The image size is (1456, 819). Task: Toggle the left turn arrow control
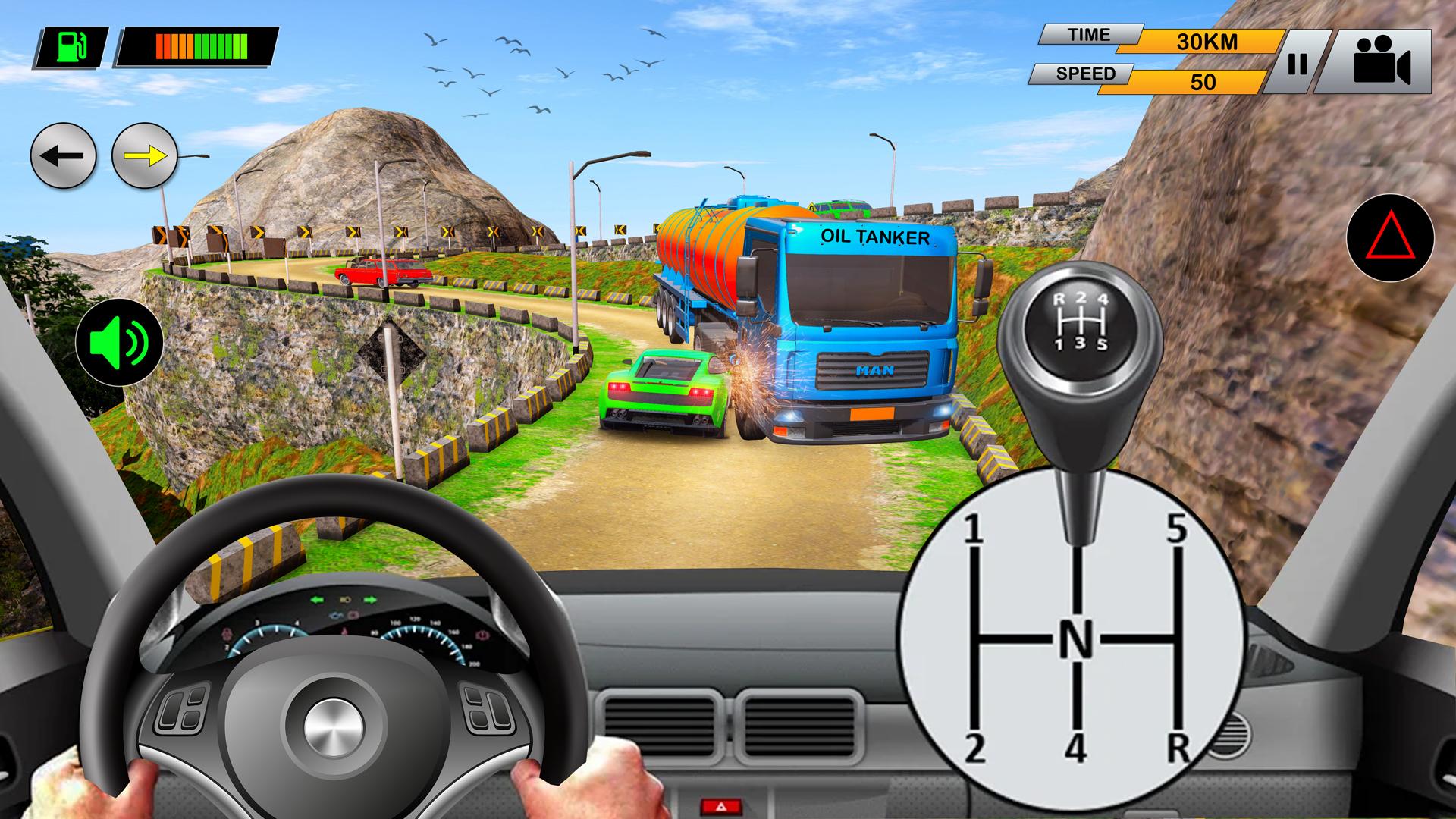pyautogui.click(x=64, y=155)
